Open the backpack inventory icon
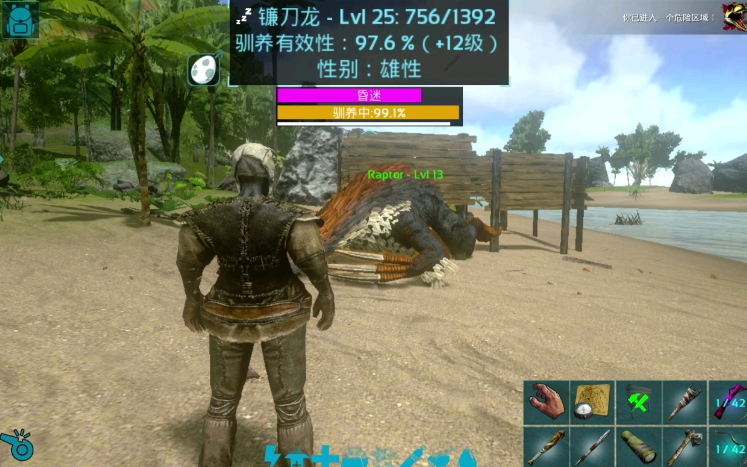 (22, 19)
